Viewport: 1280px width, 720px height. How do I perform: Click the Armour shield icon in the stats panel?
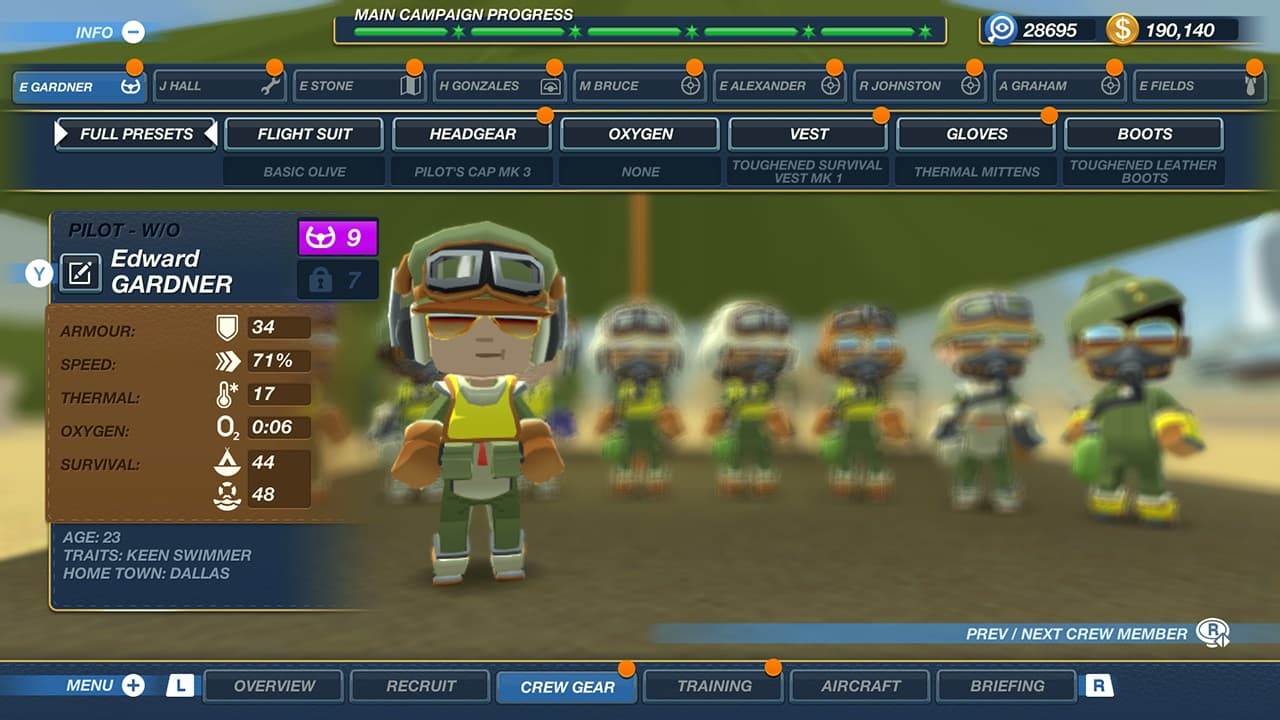(228, 325)
